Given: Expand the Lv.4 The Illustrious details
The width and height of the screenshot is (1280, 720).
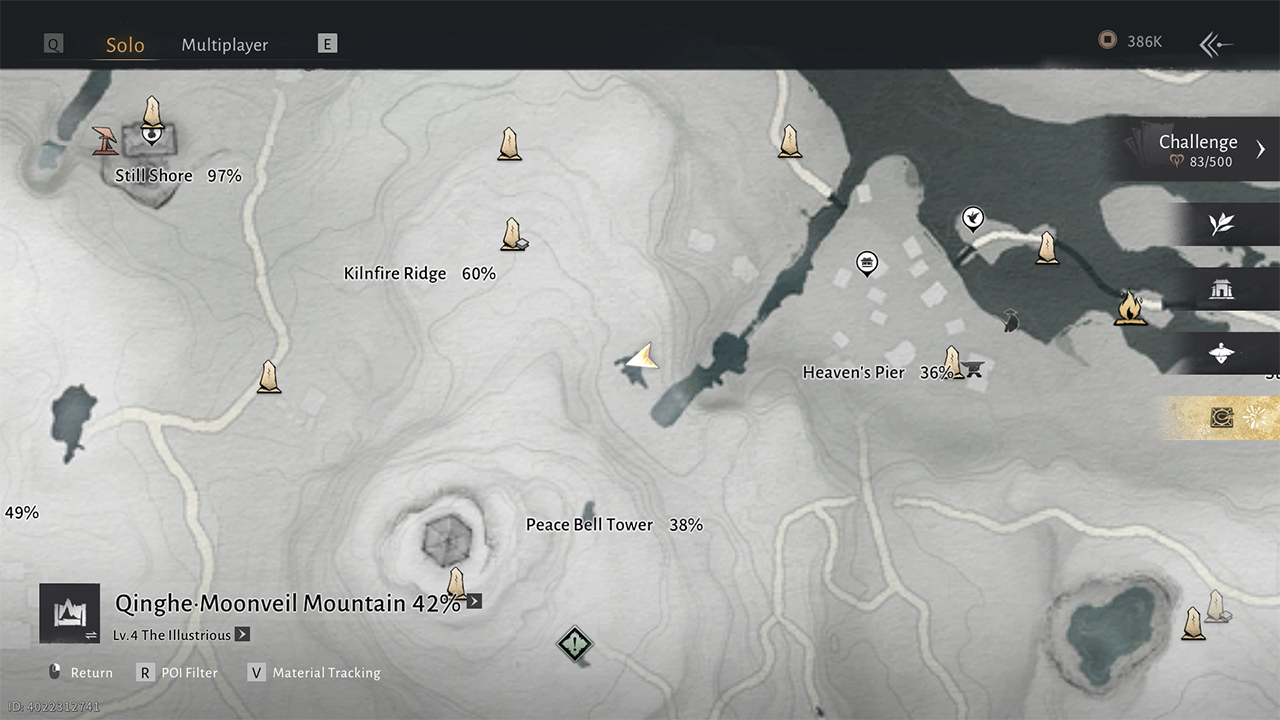Looking at the screenshot, I should 242,635.
